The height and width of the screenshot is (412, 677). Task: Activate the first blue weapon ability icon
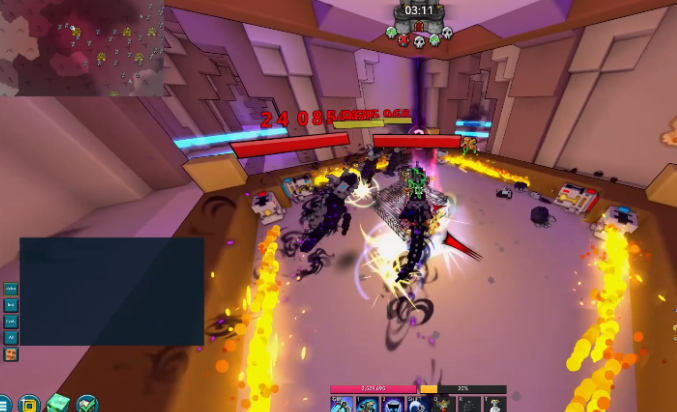pyautogui.click(x=340, y=404)
